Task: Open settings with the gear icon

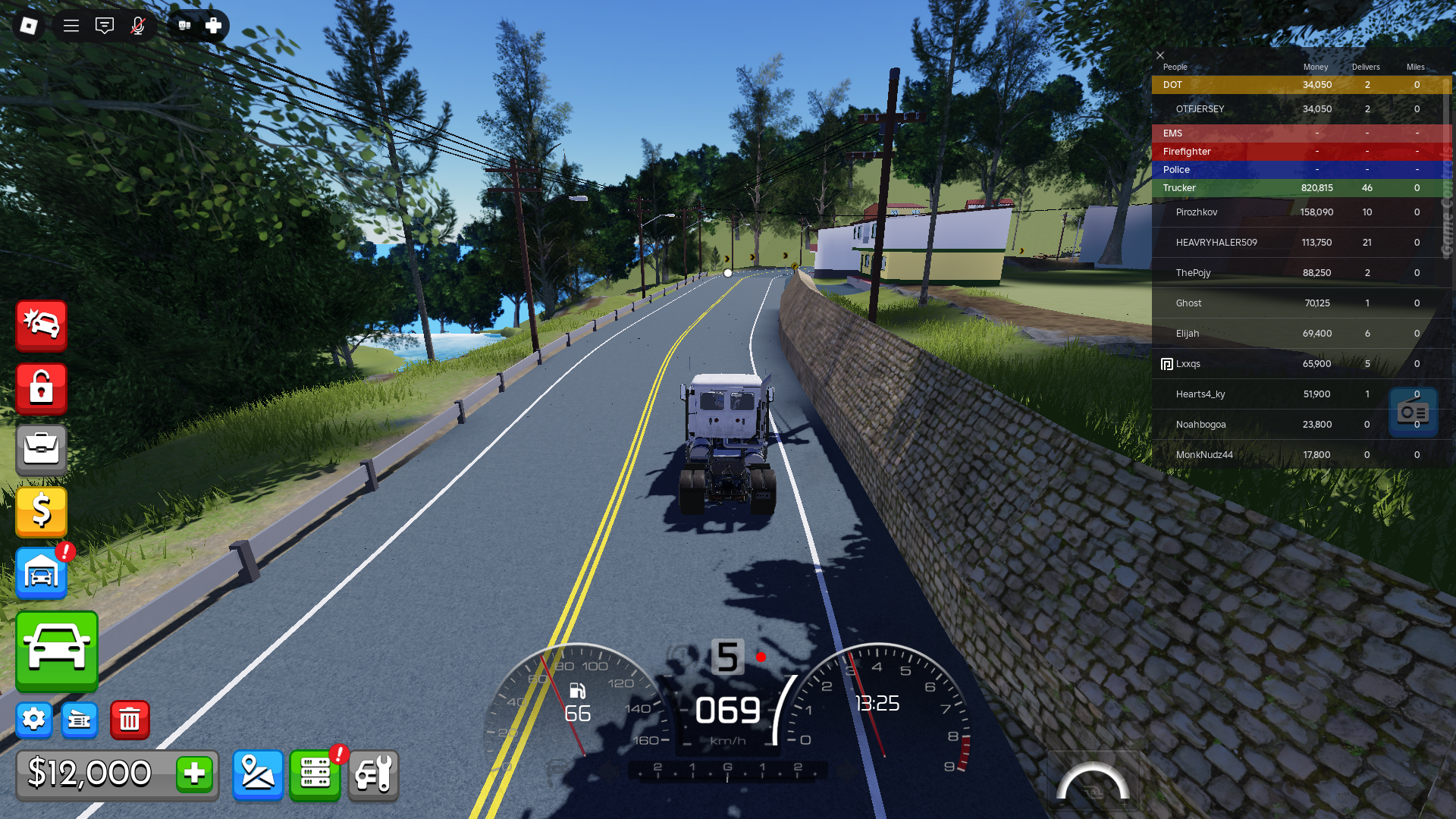Action: tap(34, 719)
